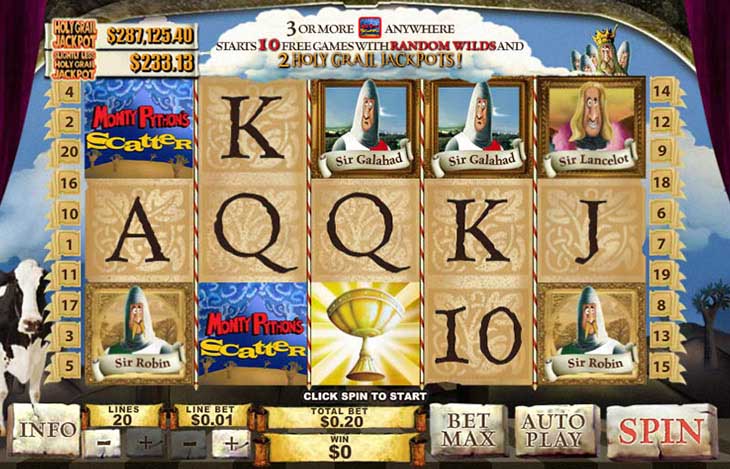Select payline number 4 tag
The height and width of the screenshot is (469, 730).
[70, 92]
